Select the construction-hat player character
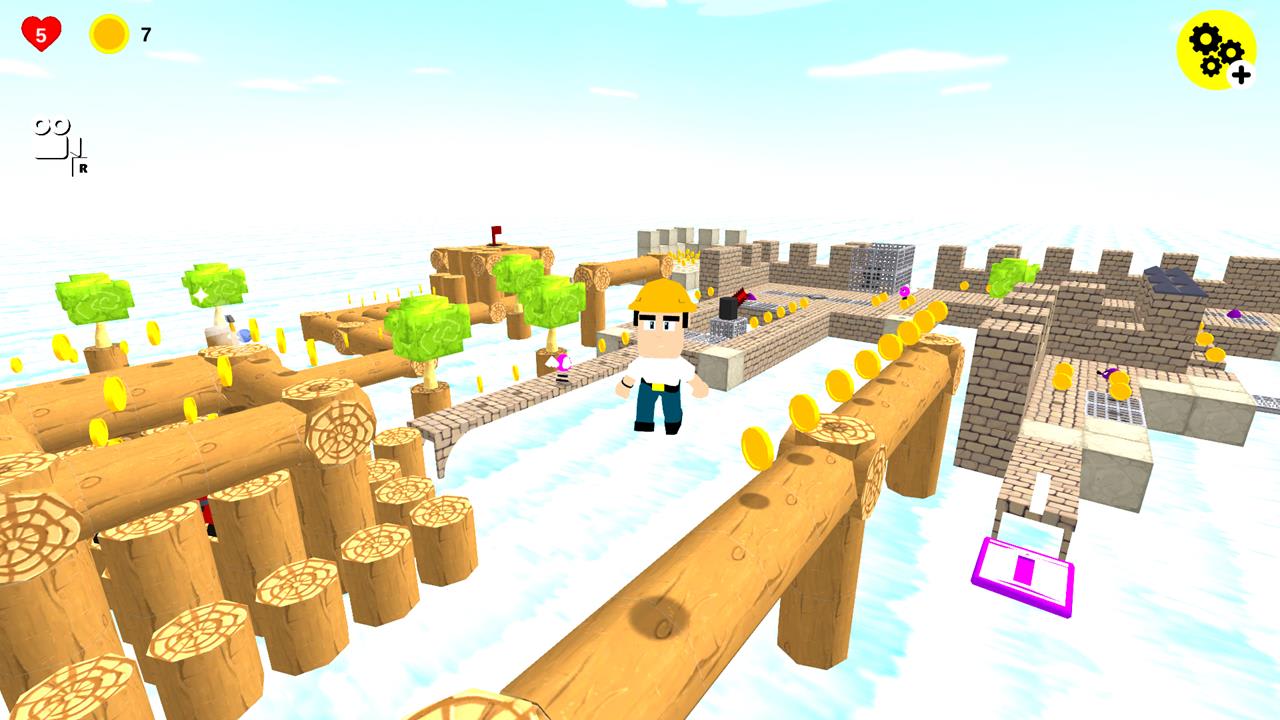1280x720 pixels. [660, 360]
